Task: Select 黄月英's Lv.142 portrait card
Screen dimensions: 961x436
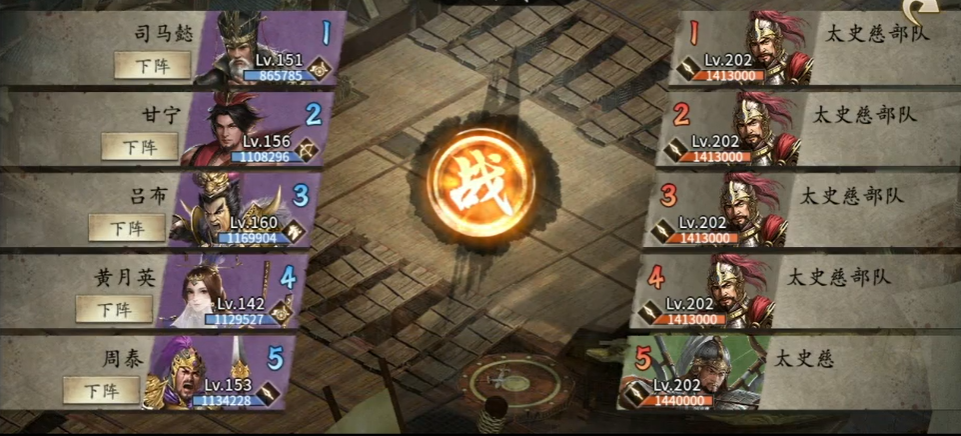Action: (x=226, y=292)
